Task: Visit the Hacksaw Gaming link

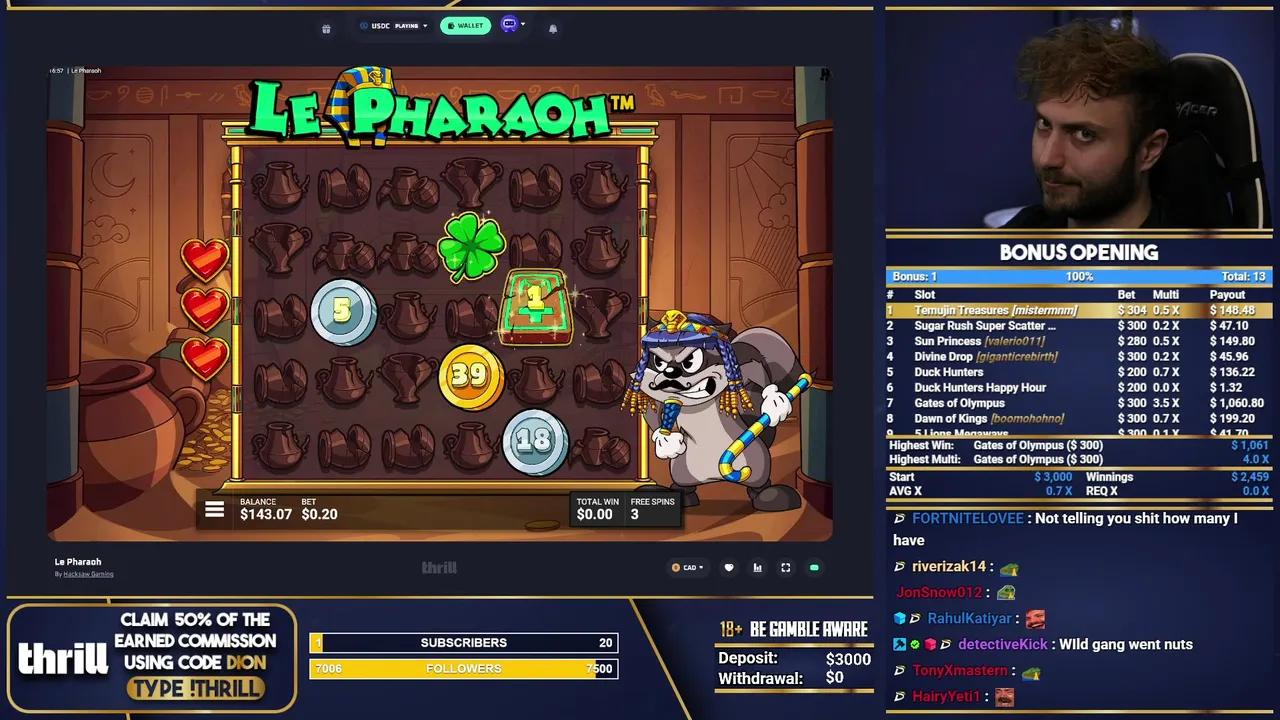Action: 88,573
